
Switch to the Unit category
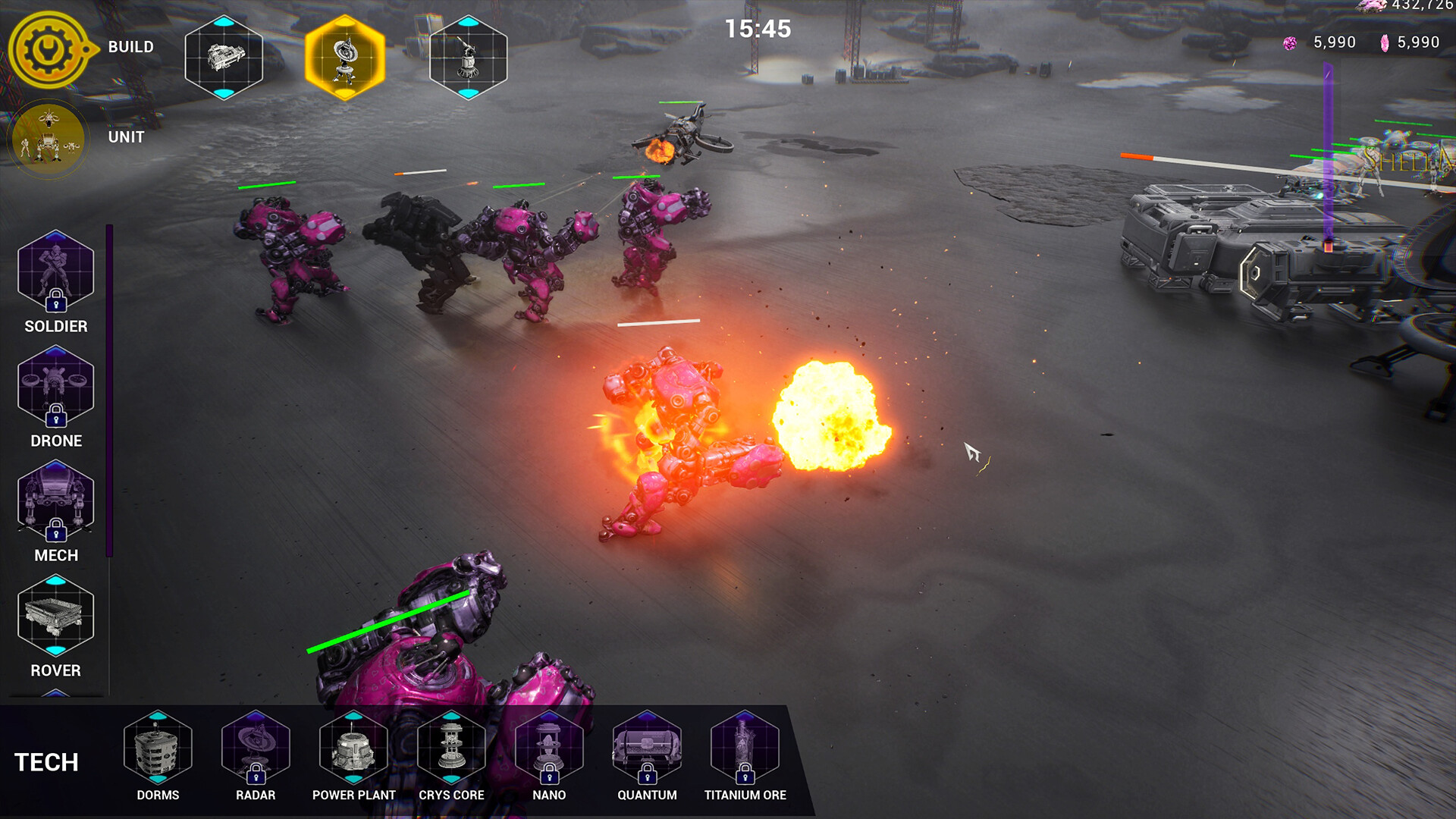tap(49, 139)
